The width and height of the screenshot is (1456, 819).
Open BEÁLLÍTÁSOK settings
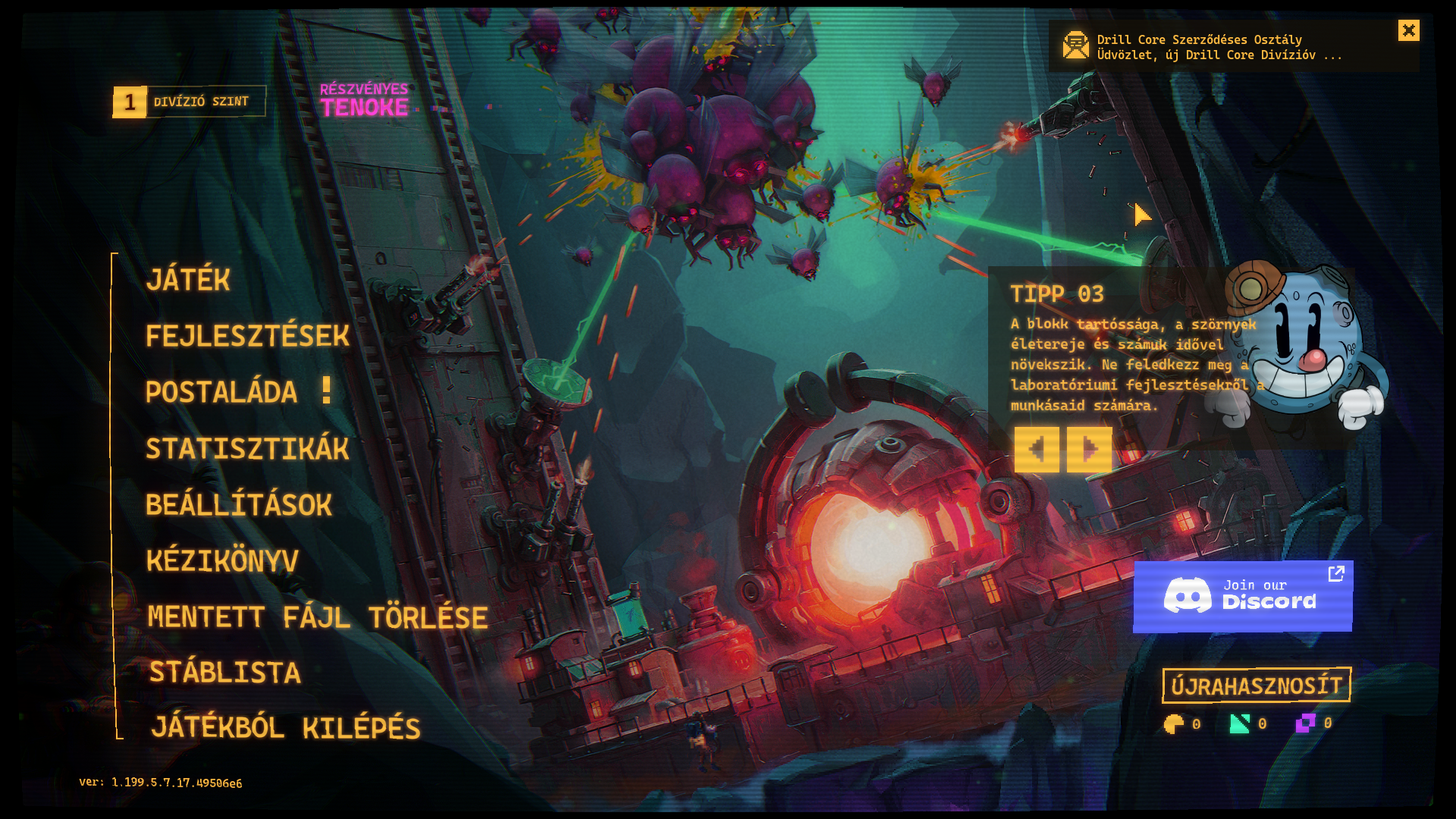(239, 505)
